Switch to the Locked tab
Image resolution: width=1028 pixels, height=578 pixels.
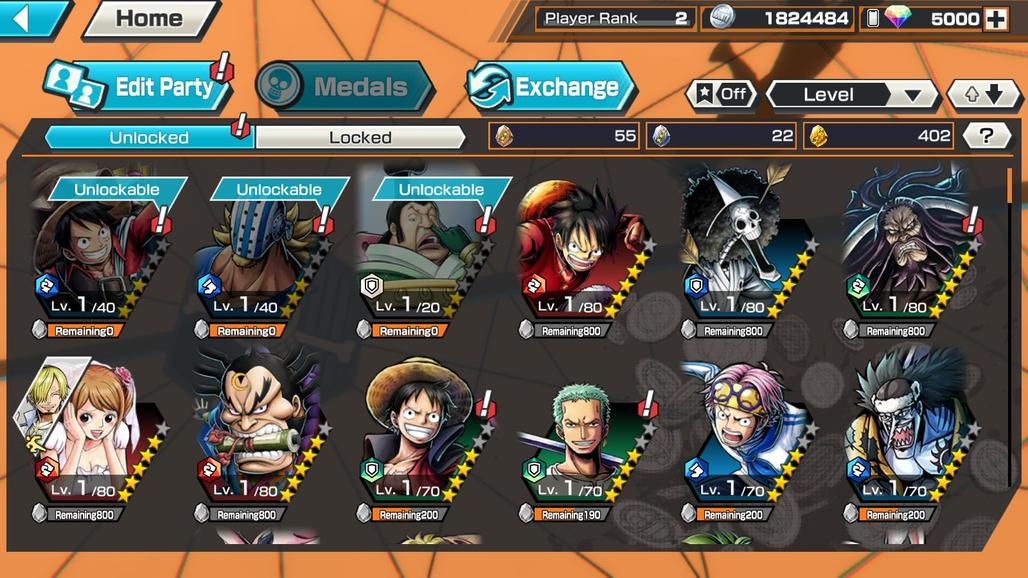[x=360, y=137]
